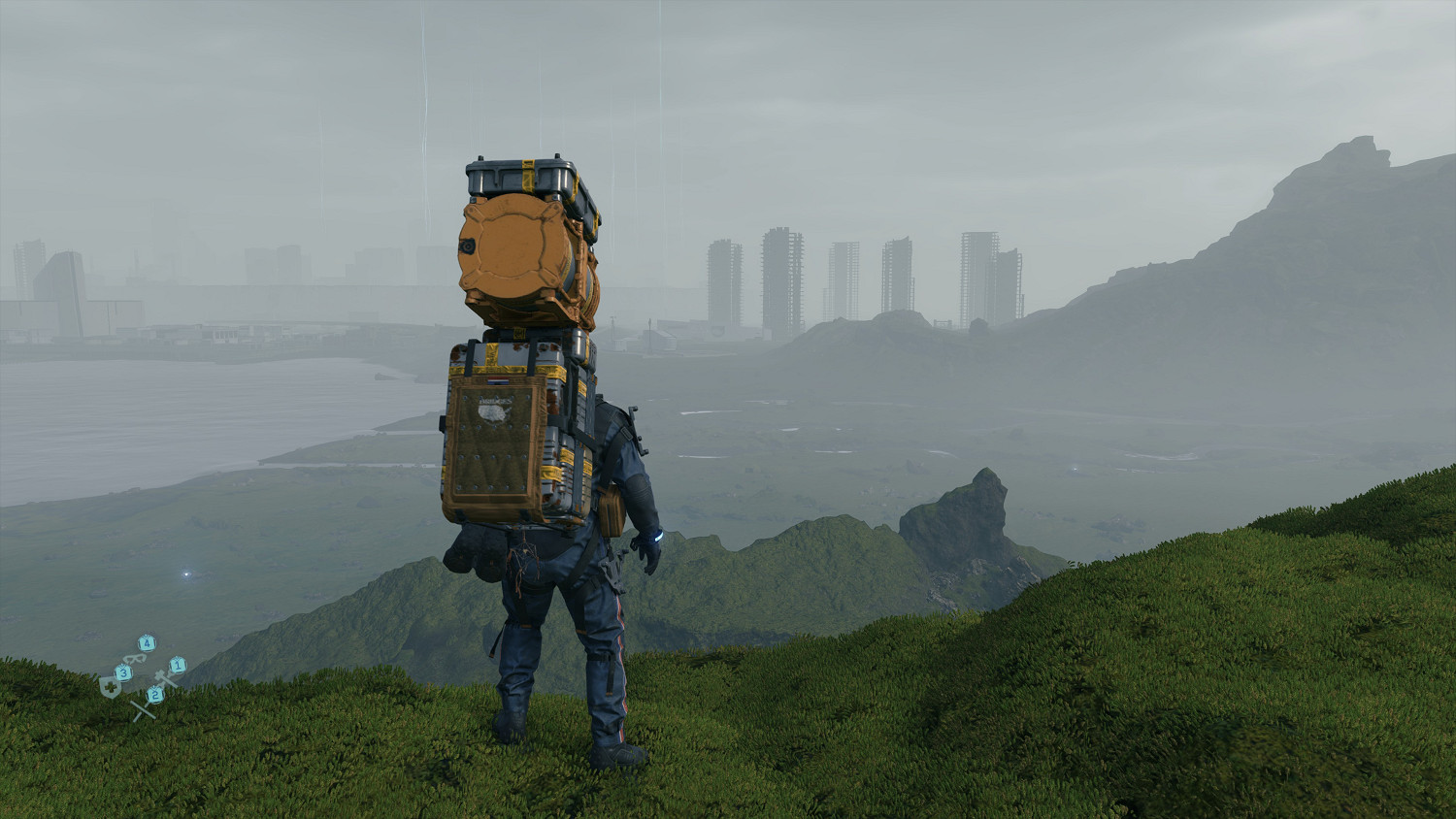Click the small key-shaped icon near waypoint 1

[x=162, y=677]
